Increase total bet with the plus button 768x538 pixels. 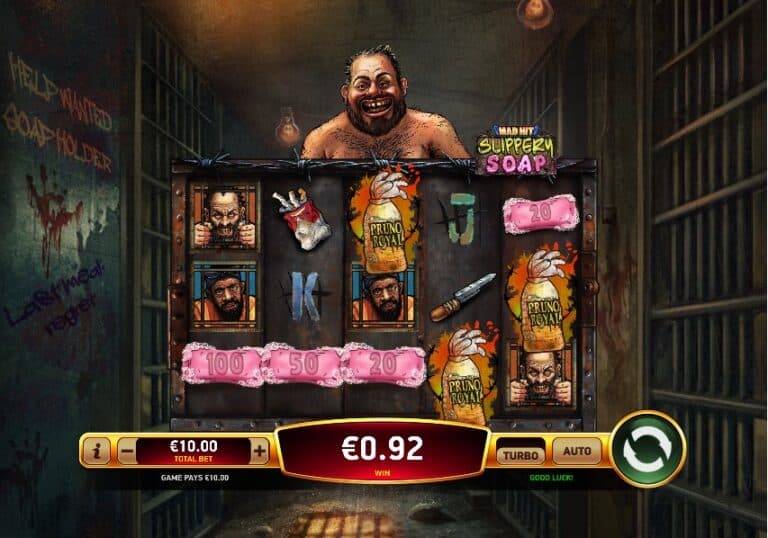click(x=260, y=452)
